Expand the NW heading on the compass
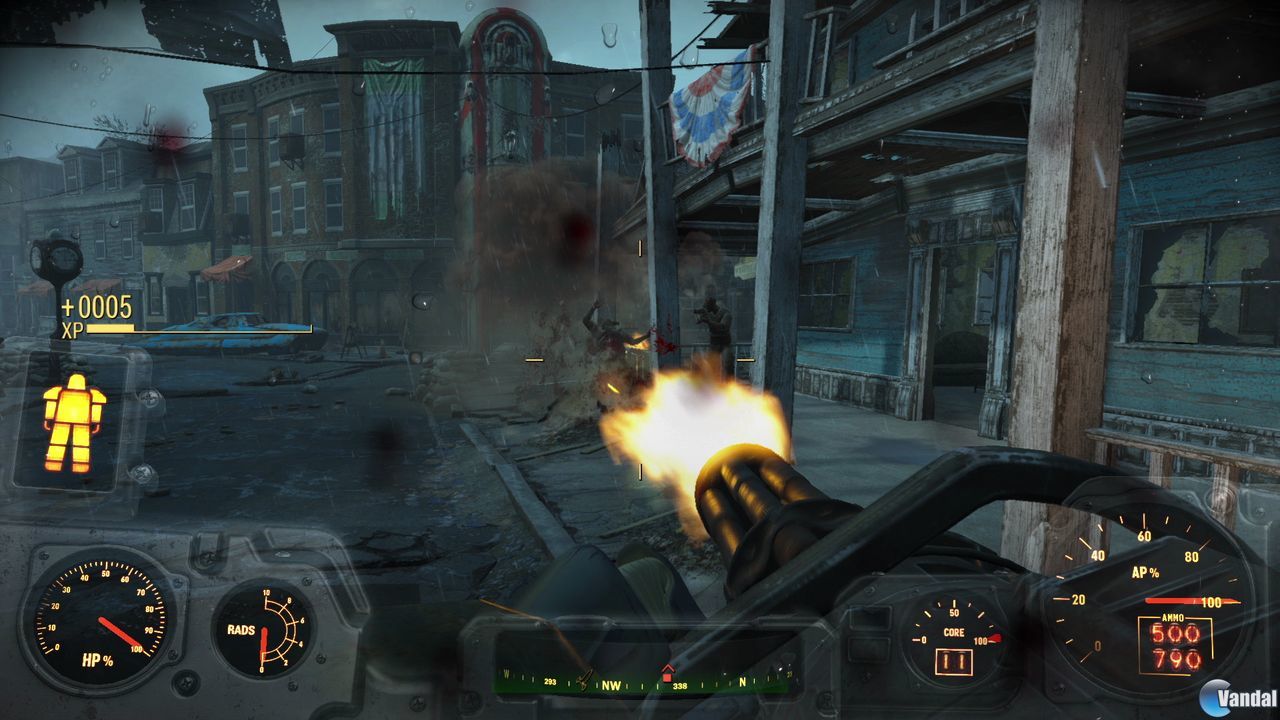1280x720 pixels. [611, 685]
